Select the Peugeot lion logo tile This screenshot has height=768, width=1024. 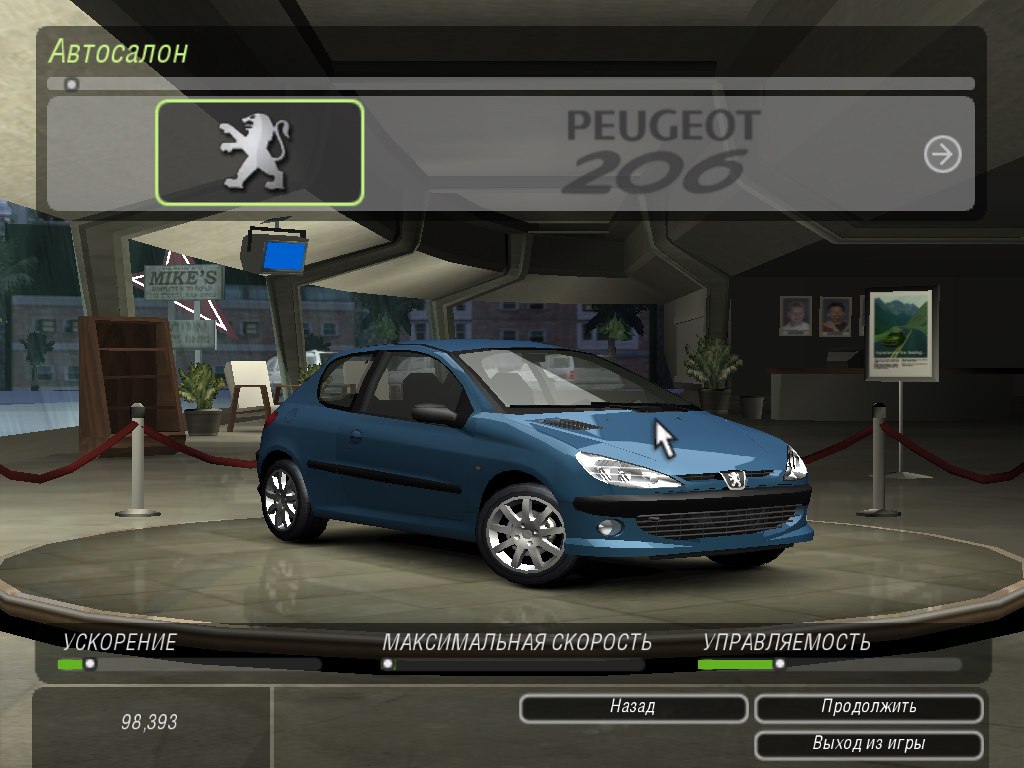(259, 153)
